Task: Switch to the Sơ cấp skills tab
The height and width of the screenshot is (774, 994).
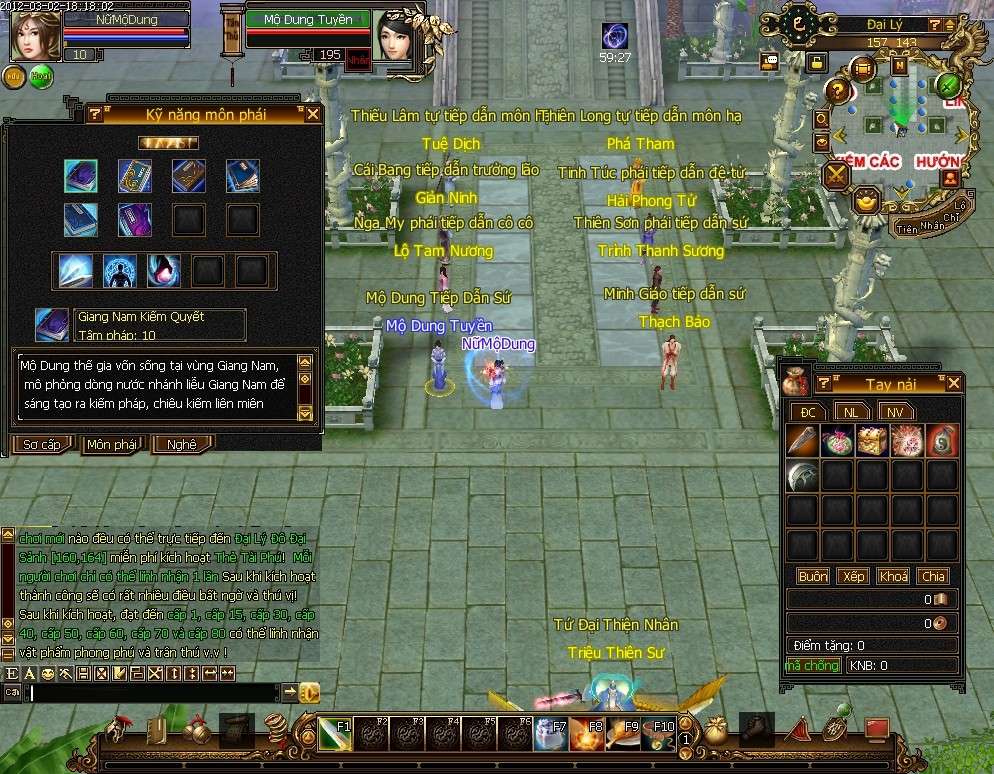Action: click(x=42, y=444)
